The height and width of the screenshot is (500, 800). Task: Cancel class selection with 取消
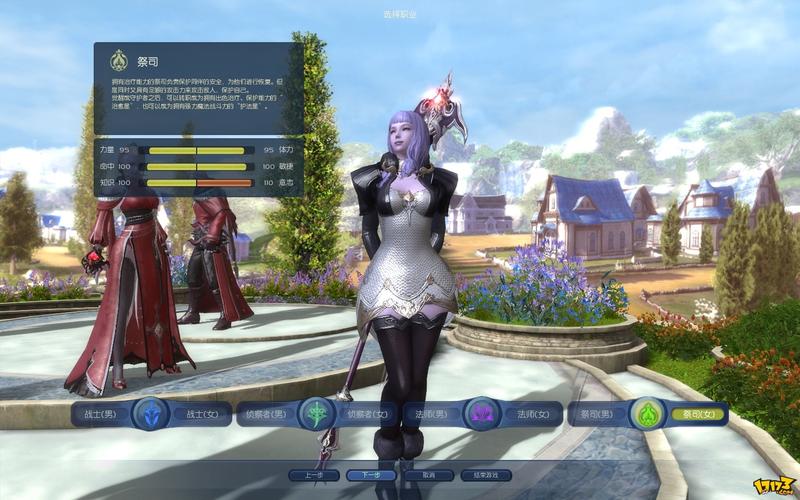[x=429, y=475]
